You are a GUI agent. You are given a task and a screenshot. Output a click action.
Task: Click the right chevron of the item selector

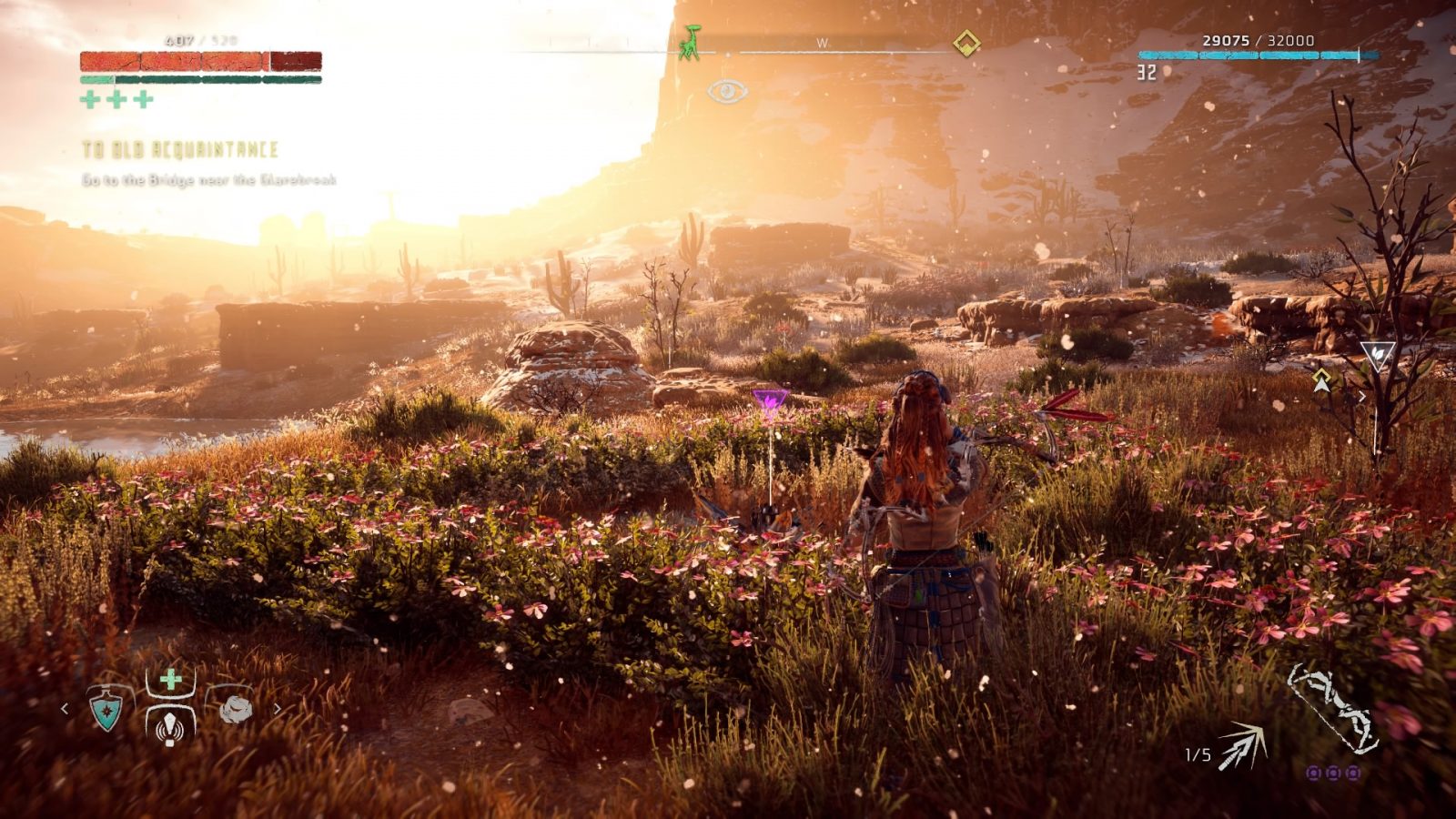(x=278, y=709)
